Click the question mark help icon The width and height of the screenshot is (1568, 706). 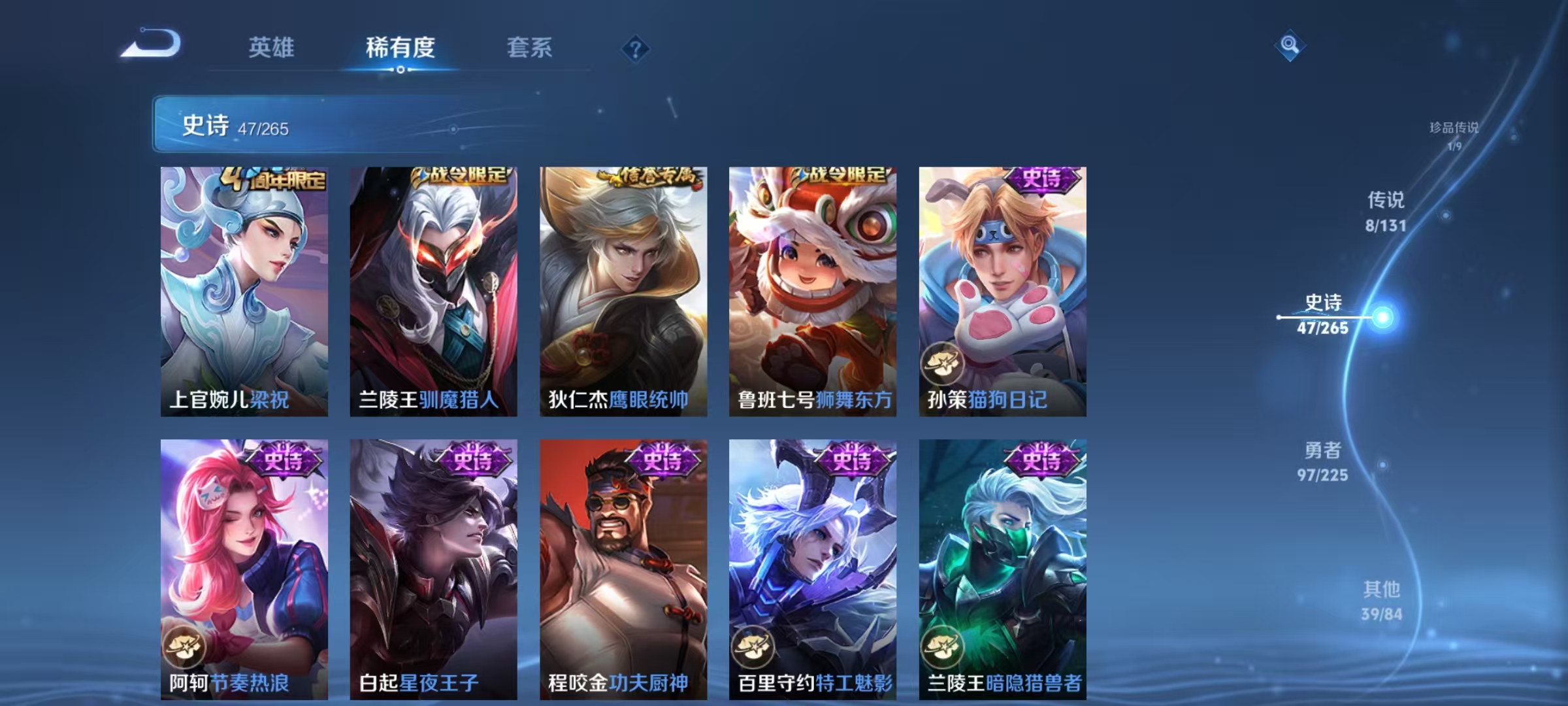(x=634, y=49)
